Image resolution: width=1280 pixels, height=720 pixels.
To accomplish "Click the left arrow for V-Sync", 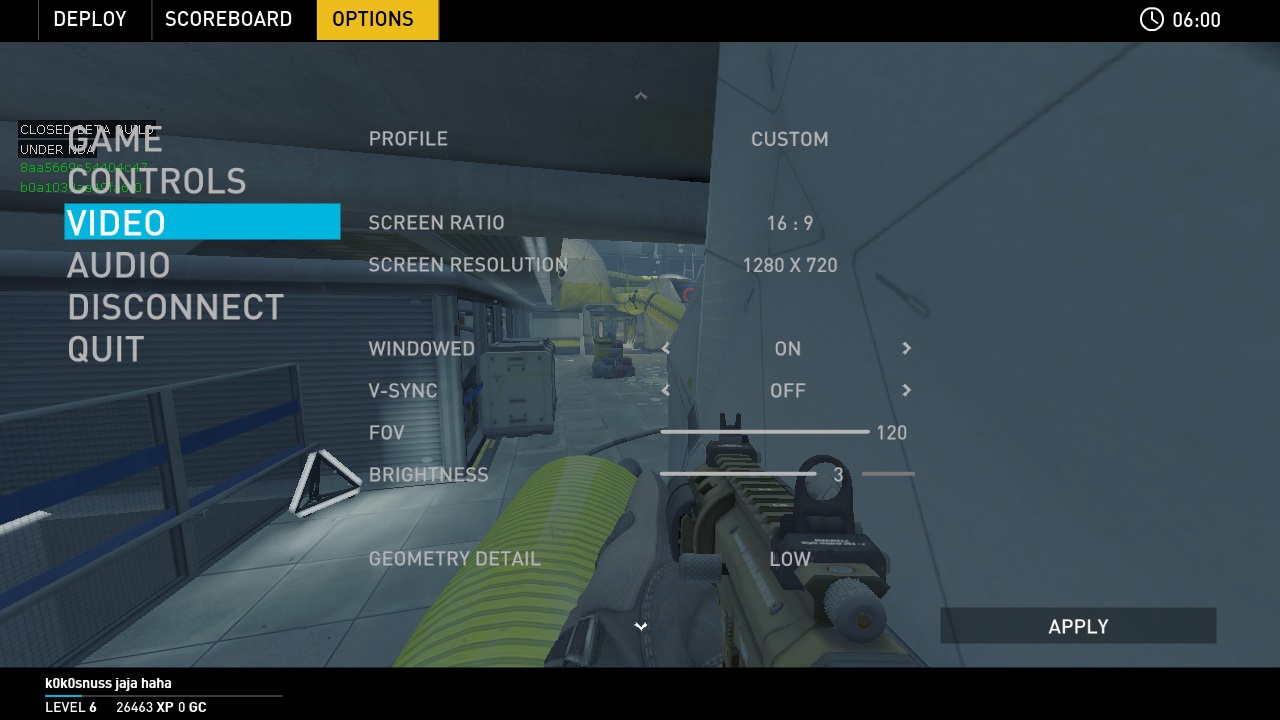I will click(x=666, y=390).
